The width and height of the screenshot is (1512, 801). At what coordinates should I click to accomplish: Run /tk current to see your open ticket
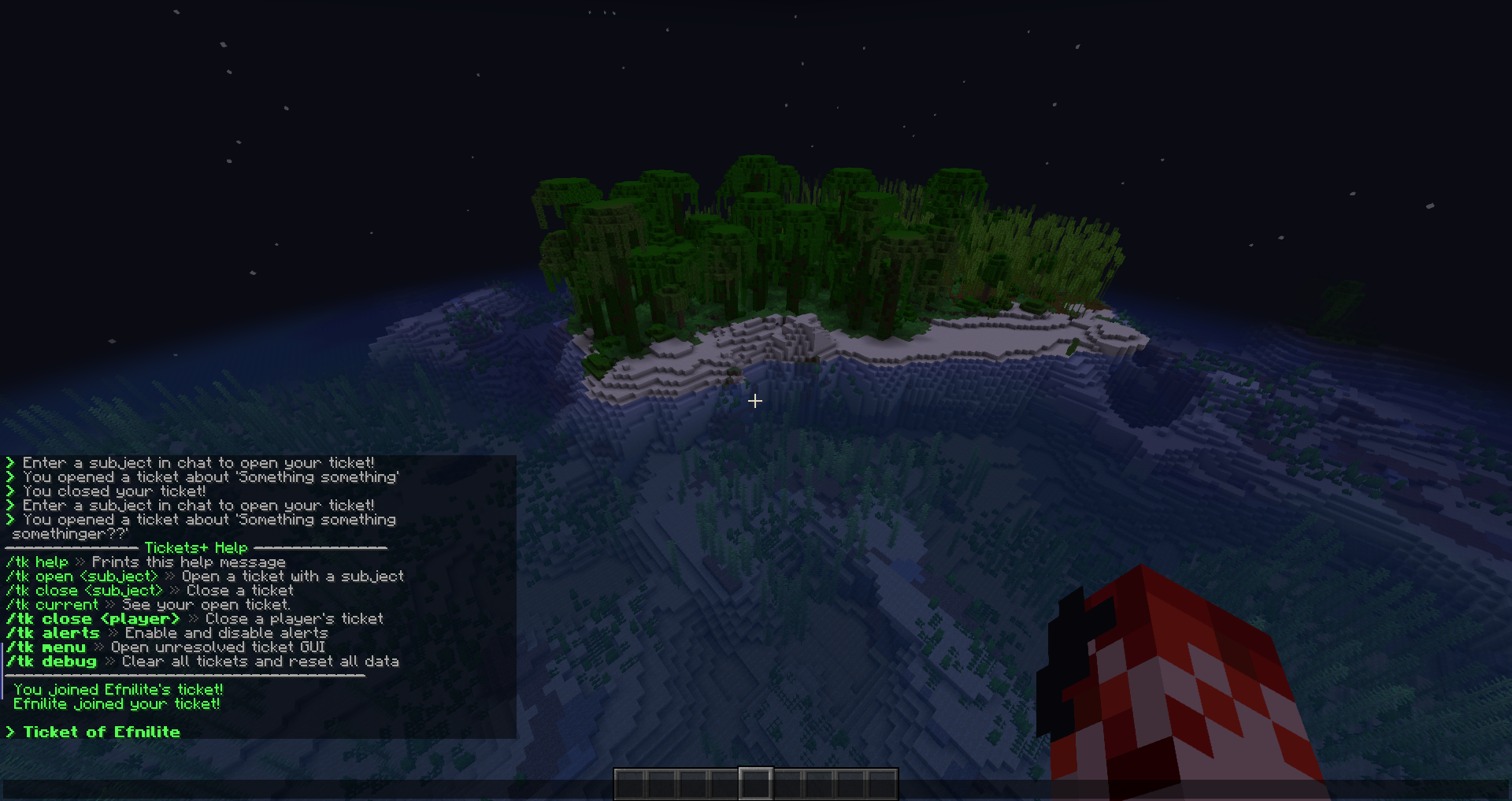pyautogui.click(x=54, y=604)
